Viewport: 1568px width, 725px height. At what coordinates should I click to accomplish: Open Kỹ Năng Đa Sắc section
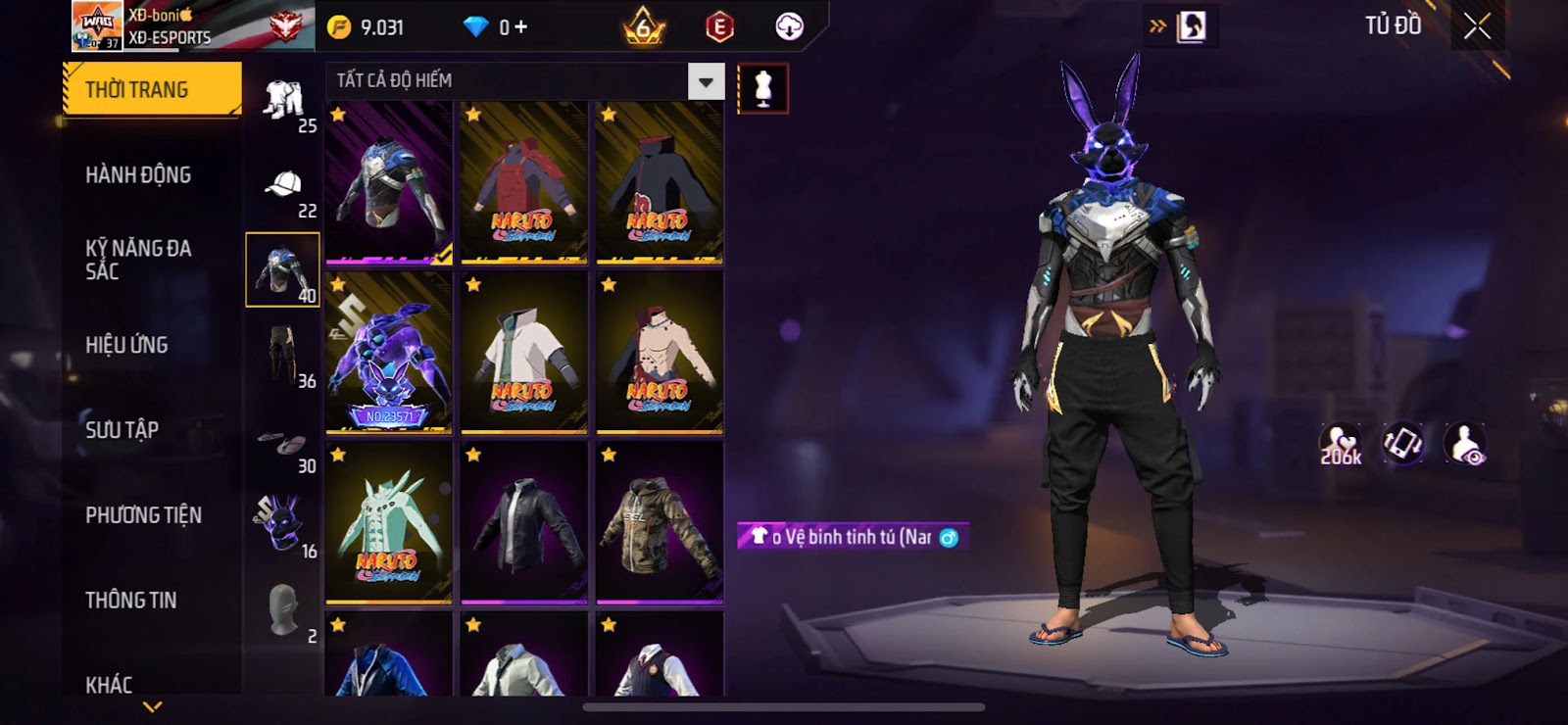138,260
